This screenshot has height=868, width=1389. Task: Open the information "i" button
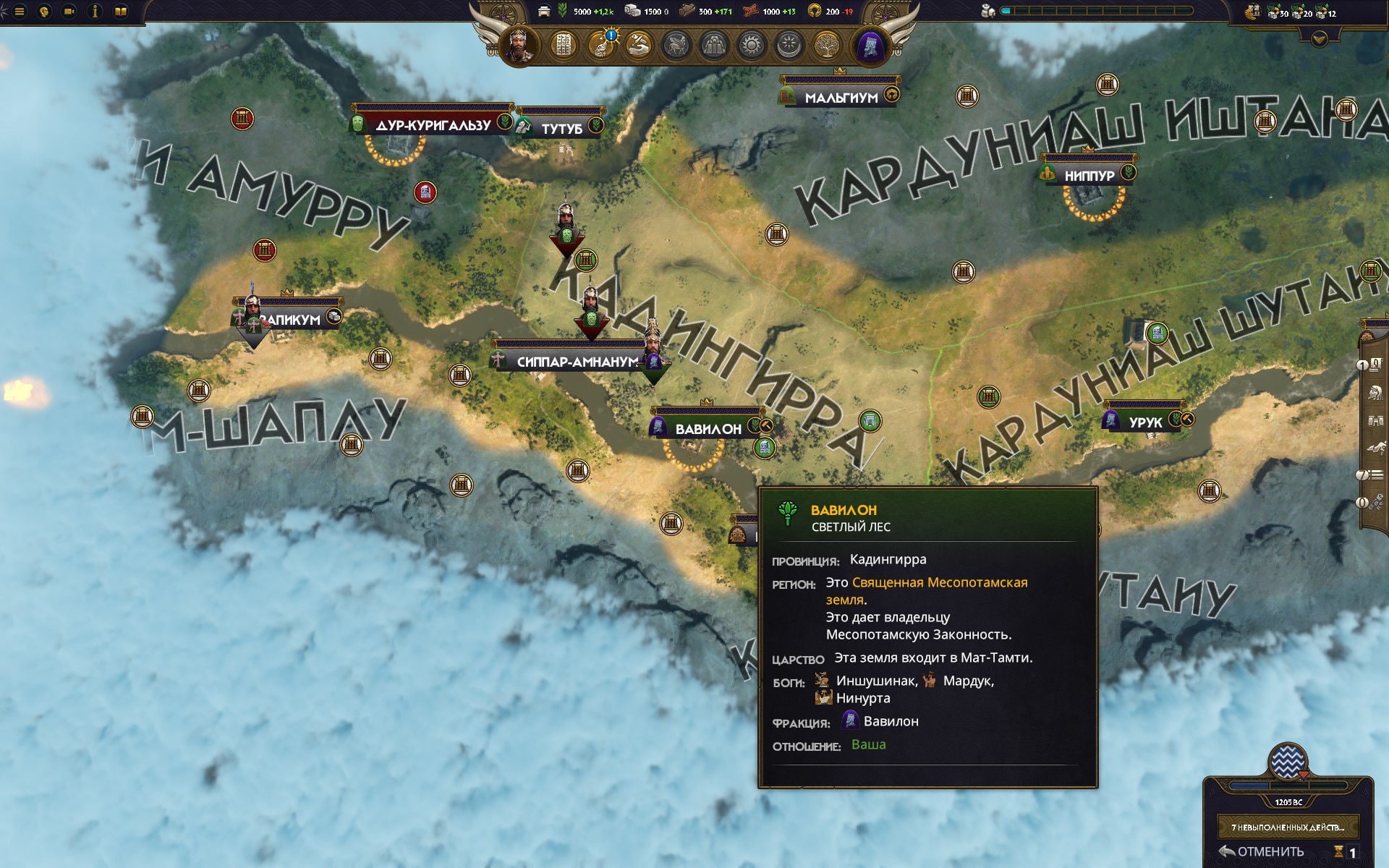coord(95,12)
